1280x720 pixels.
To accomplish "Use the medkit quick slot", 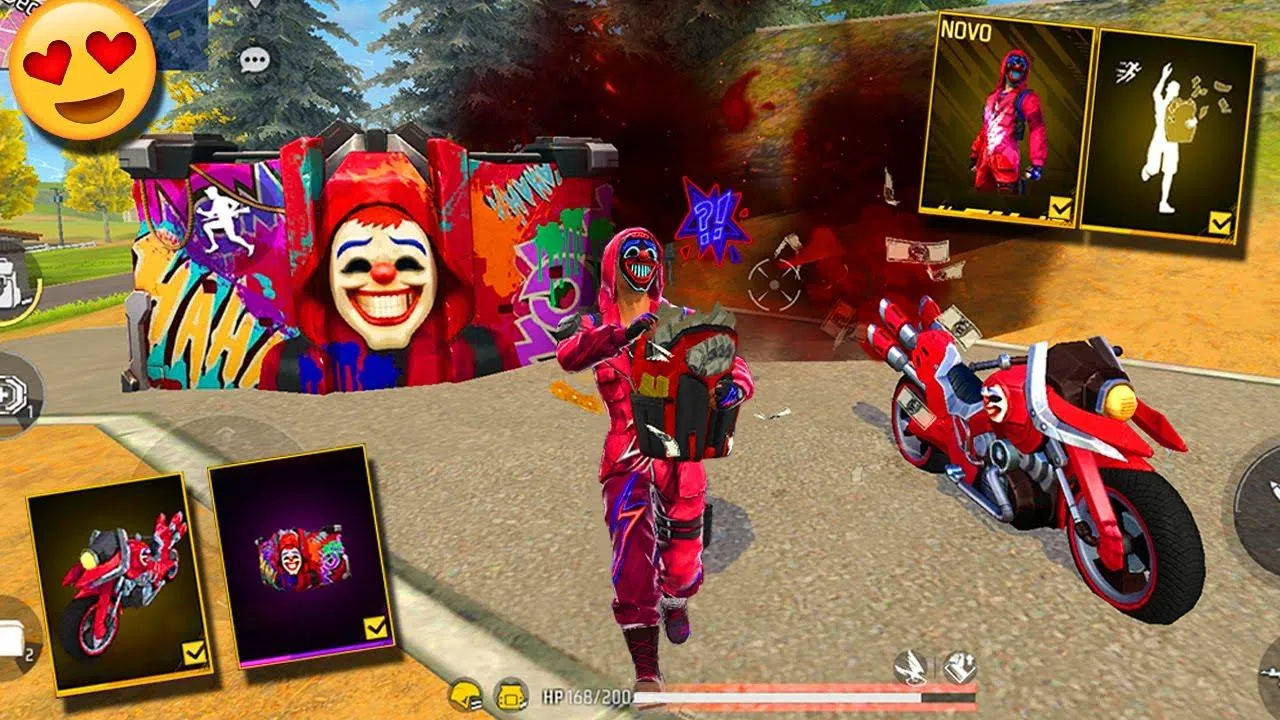I will pos(14,394).
